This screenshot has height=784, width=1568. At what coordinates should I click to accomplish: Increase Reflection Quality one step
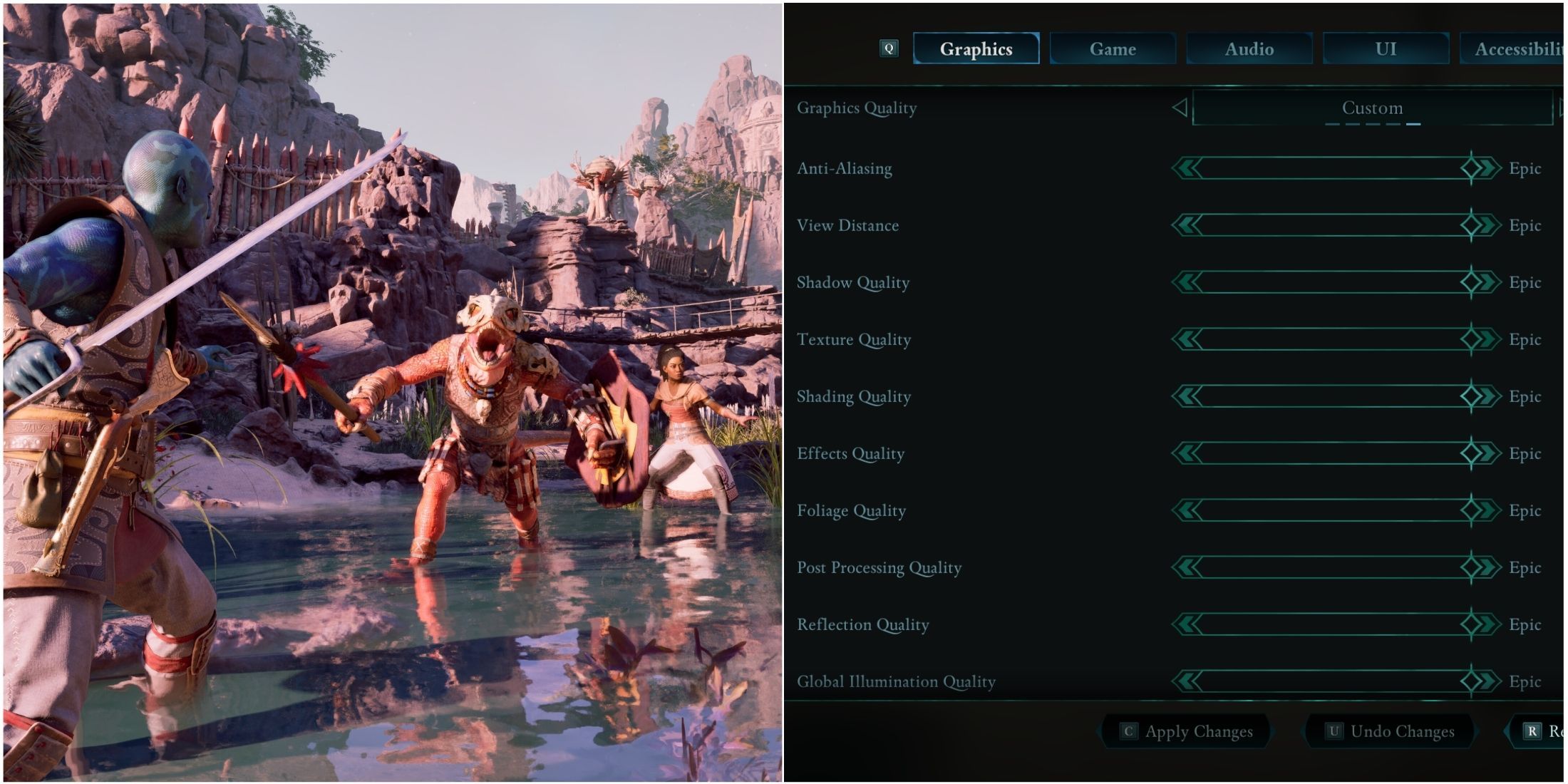click(1488, 624)
